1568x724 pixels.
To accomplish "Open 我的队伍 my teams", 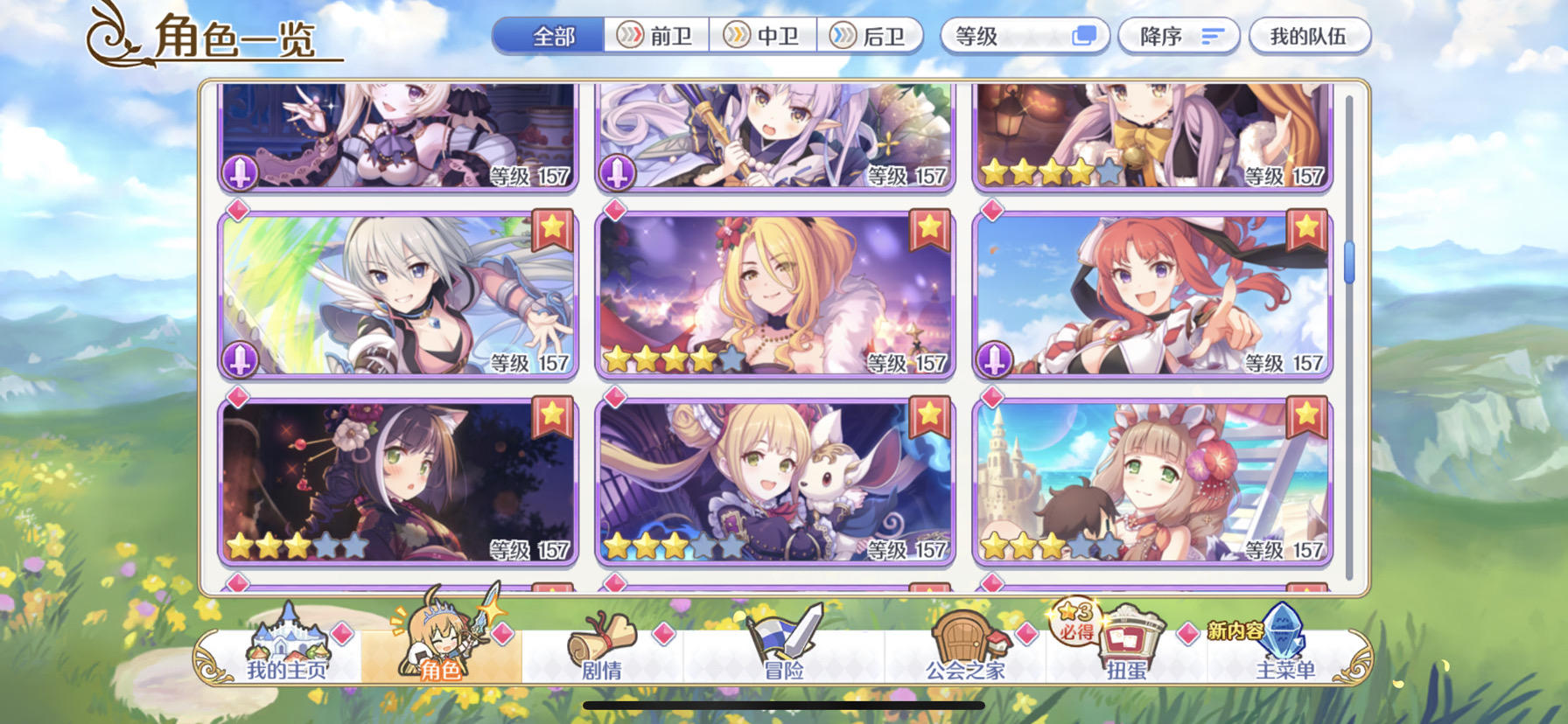I will (x=1312, y=36).
